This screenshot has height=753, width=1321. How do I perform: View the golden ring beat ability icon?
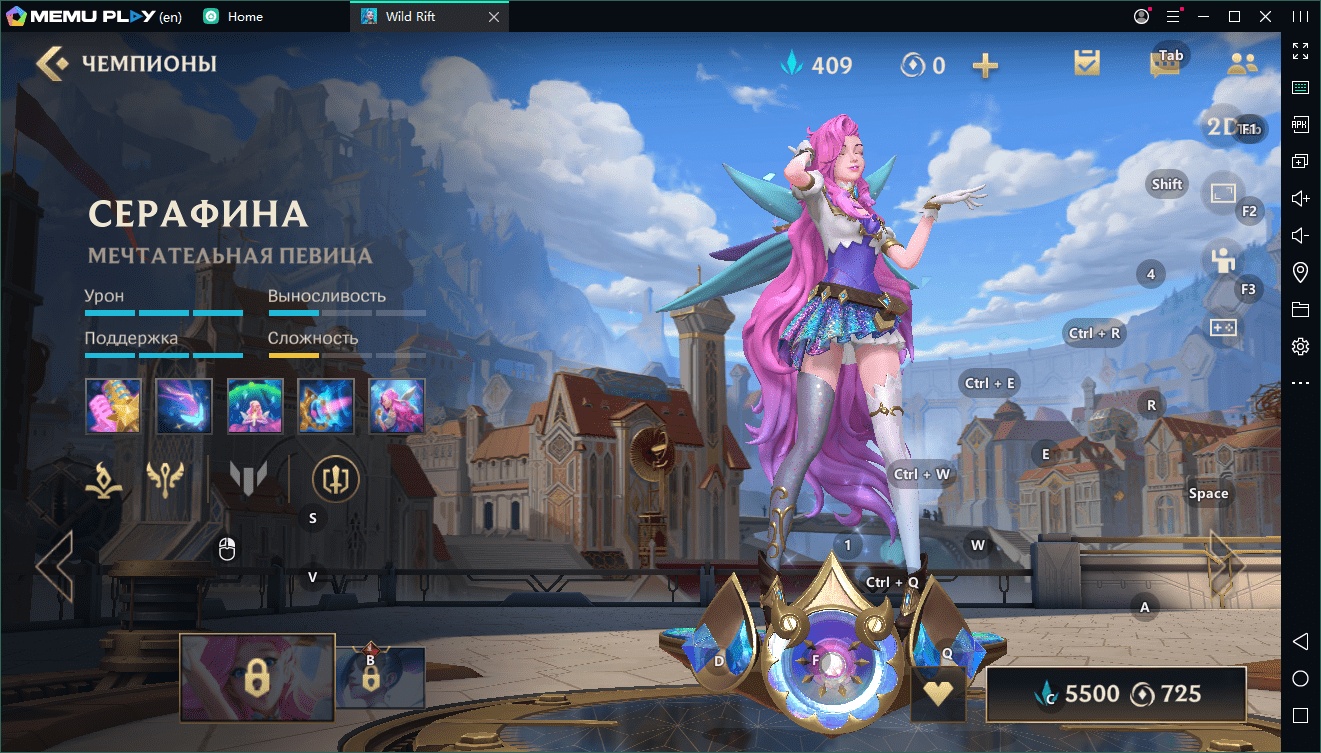coord(326,405)
